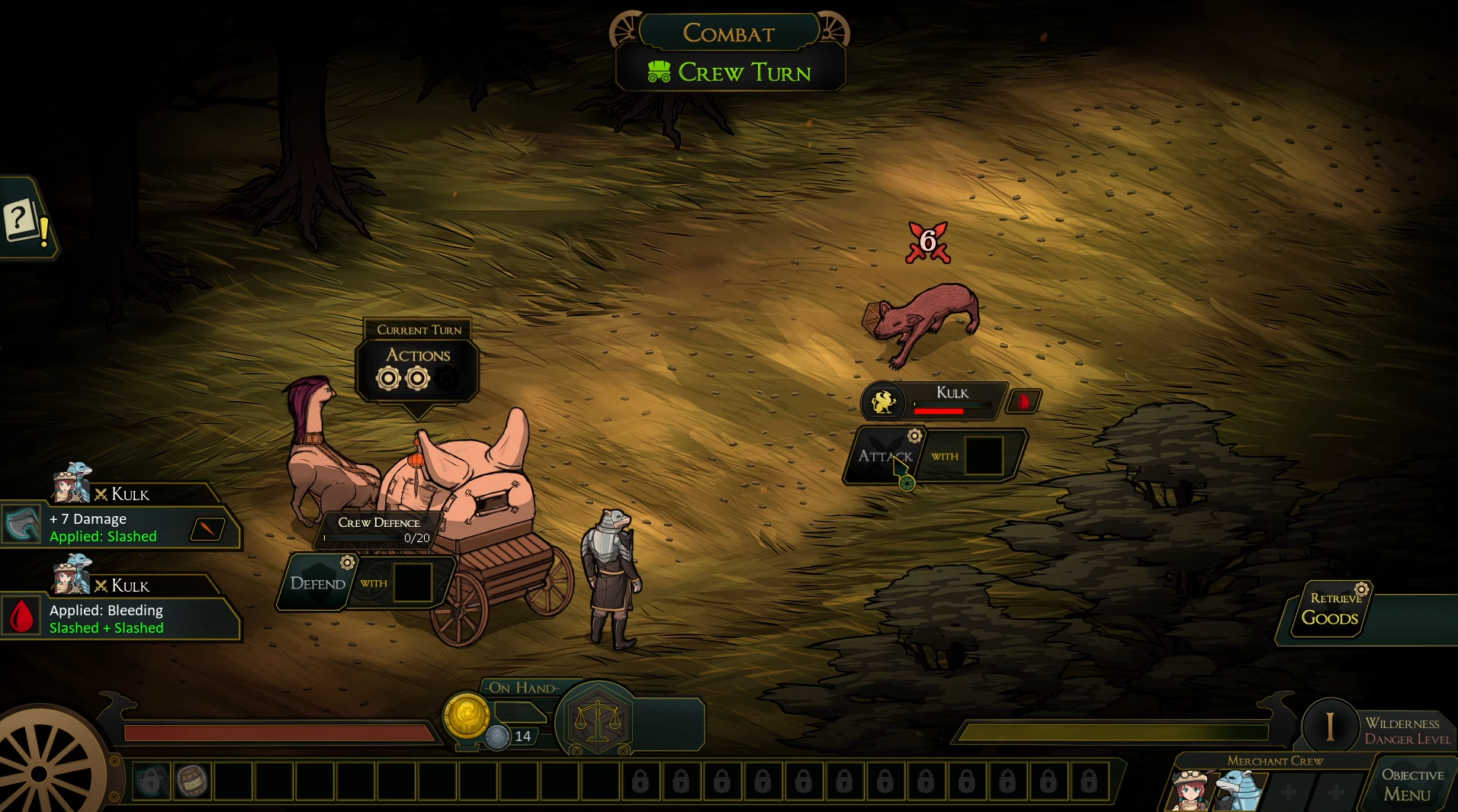Screen dimensions: 1458x812
Task: Select the empty weapon slot beside Attack
Action: tap(984, 456)
